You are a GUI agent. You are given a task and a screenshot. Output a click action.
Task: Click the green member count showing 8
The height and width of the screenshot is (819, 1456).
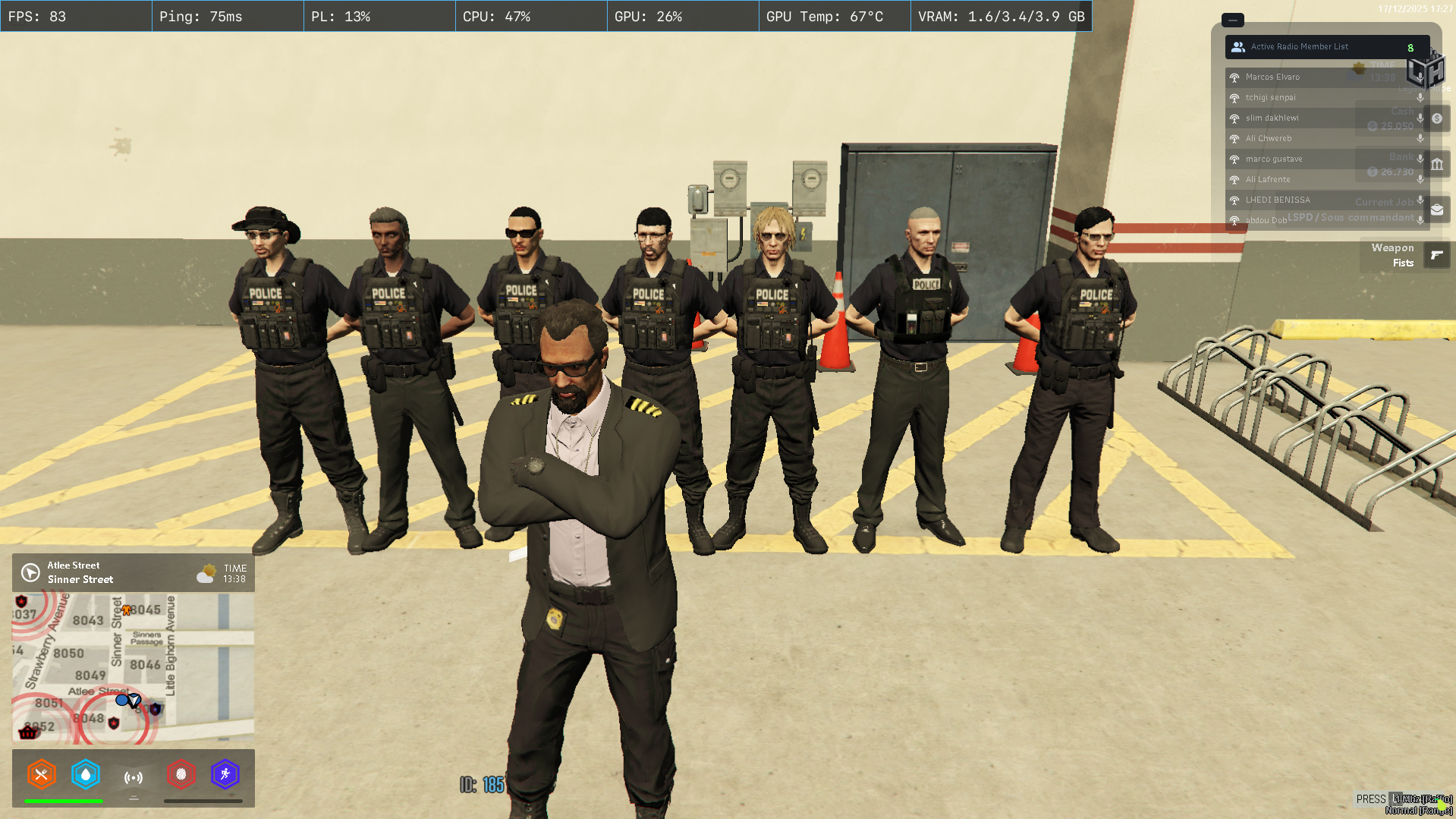pos(1410,46)
